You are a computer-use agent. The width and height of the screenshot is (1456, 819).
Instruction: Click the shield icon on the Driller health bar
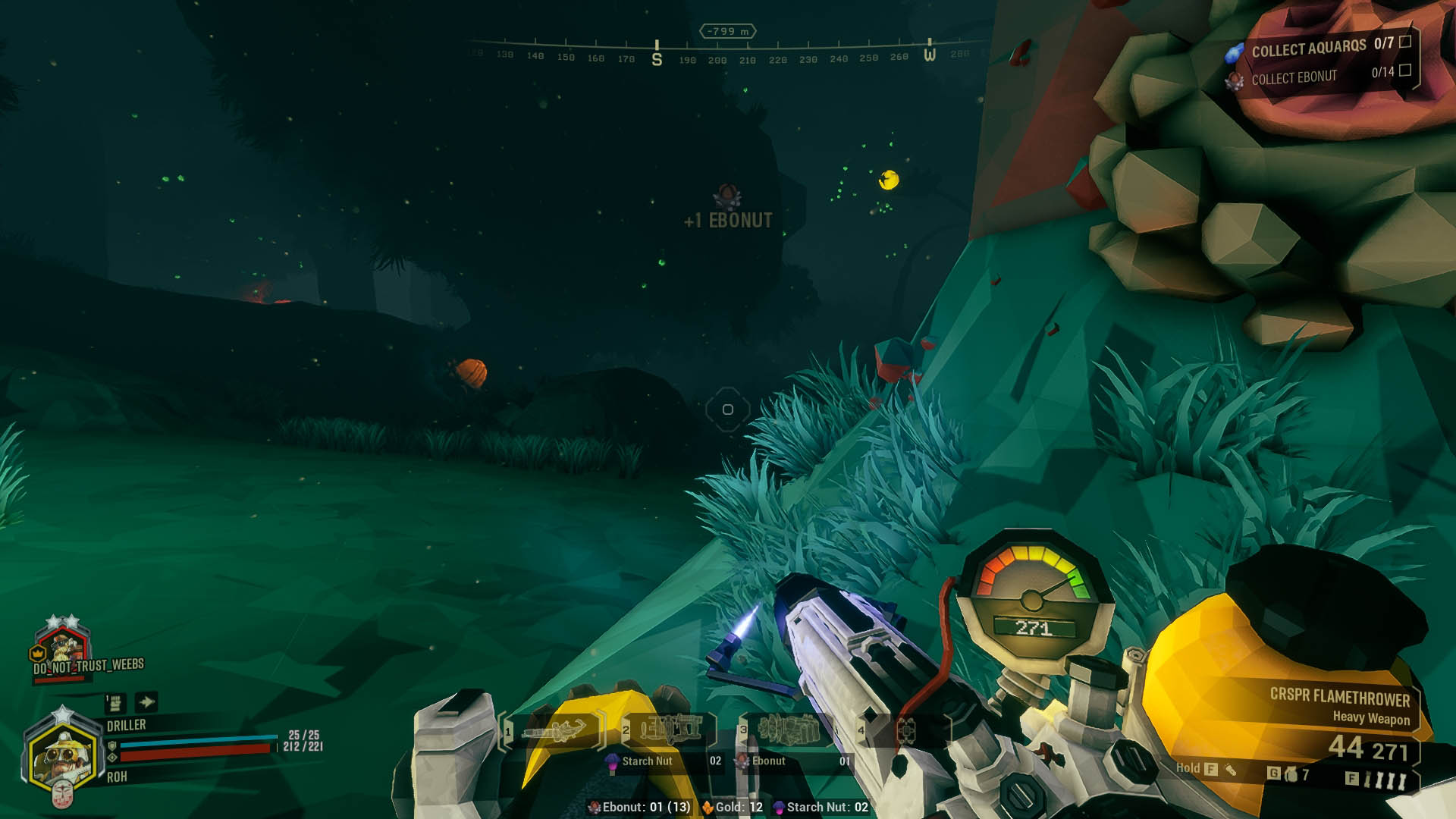(x=113, y=746)
